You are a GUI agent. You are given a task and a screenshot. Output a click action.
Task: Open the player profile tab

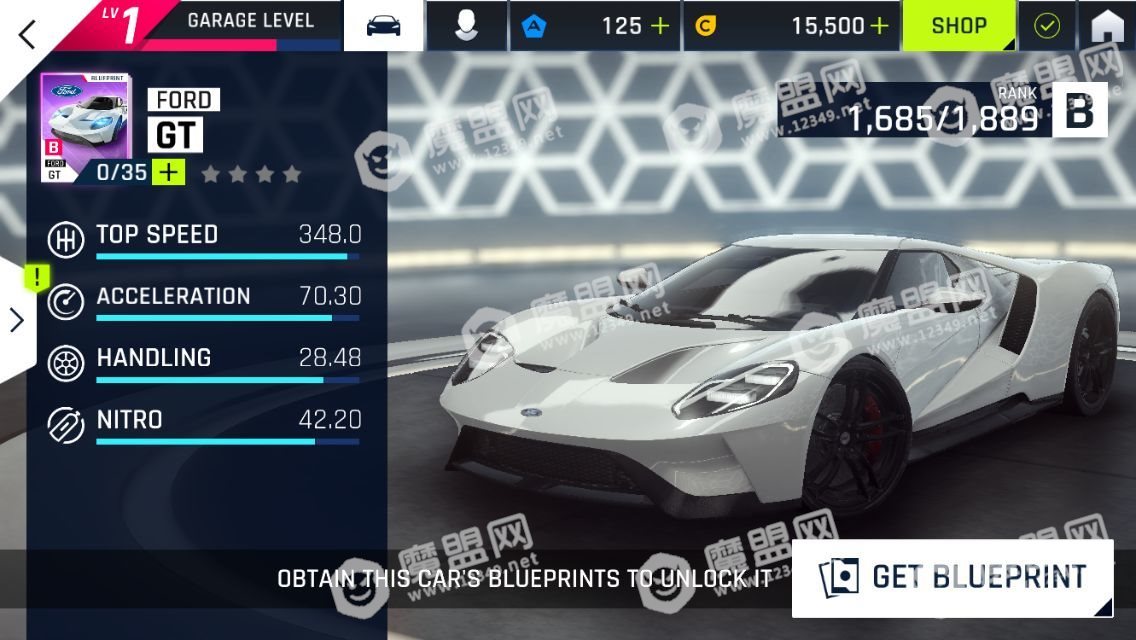tap(466, 26)
